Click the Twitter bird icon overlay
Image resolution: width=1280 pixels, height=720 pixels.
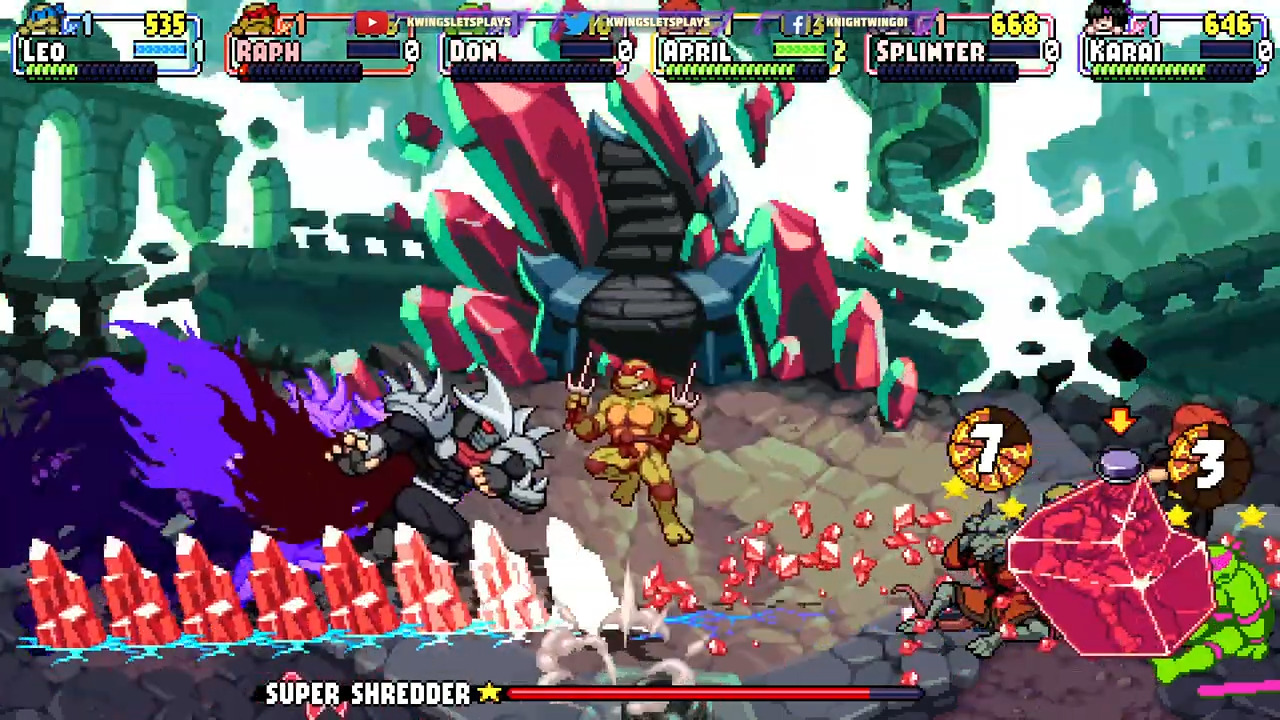[x=575, y=20]
